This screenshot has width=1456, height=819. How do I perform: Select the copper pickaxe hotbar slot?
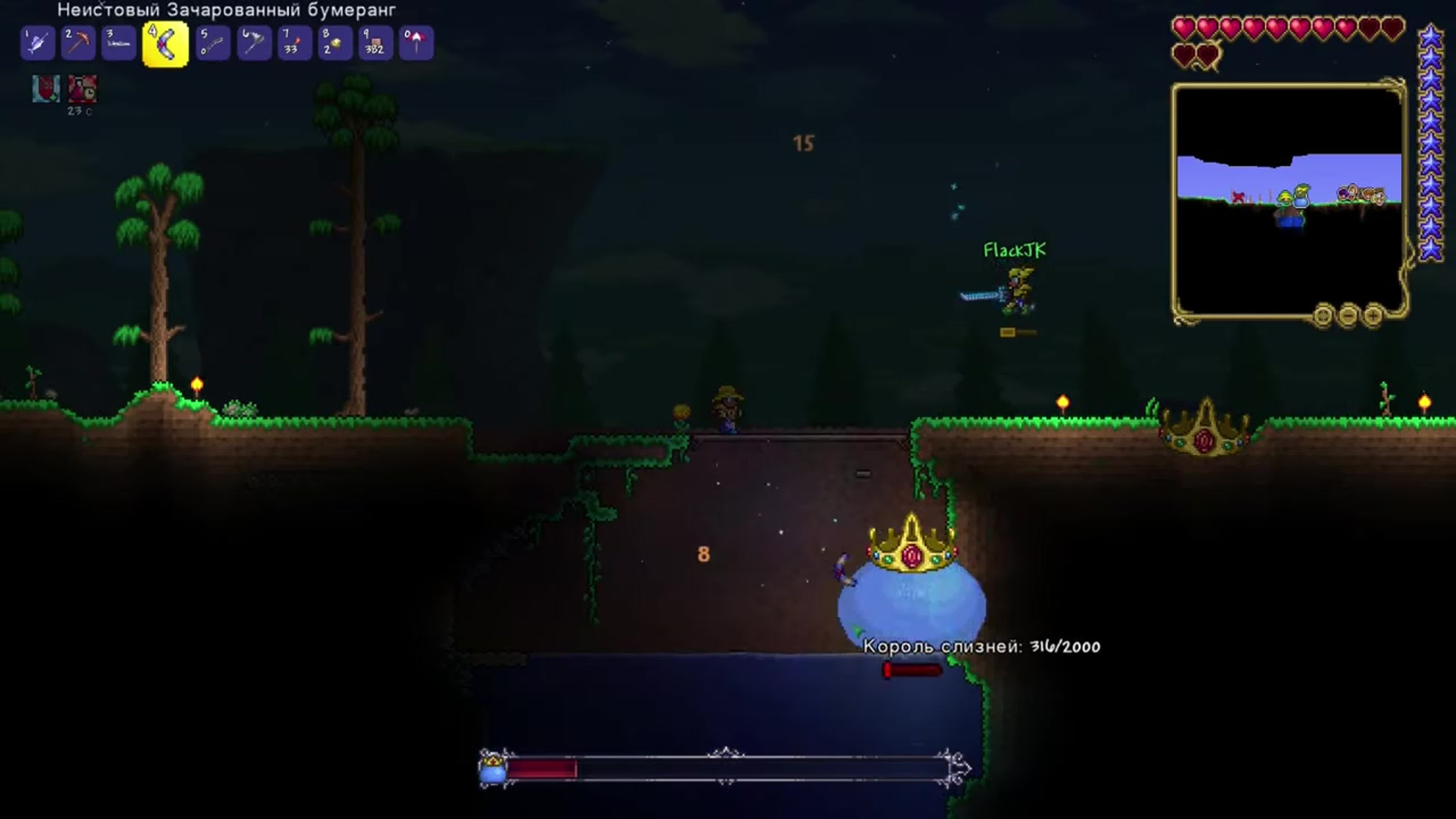(x=78, y=43)
